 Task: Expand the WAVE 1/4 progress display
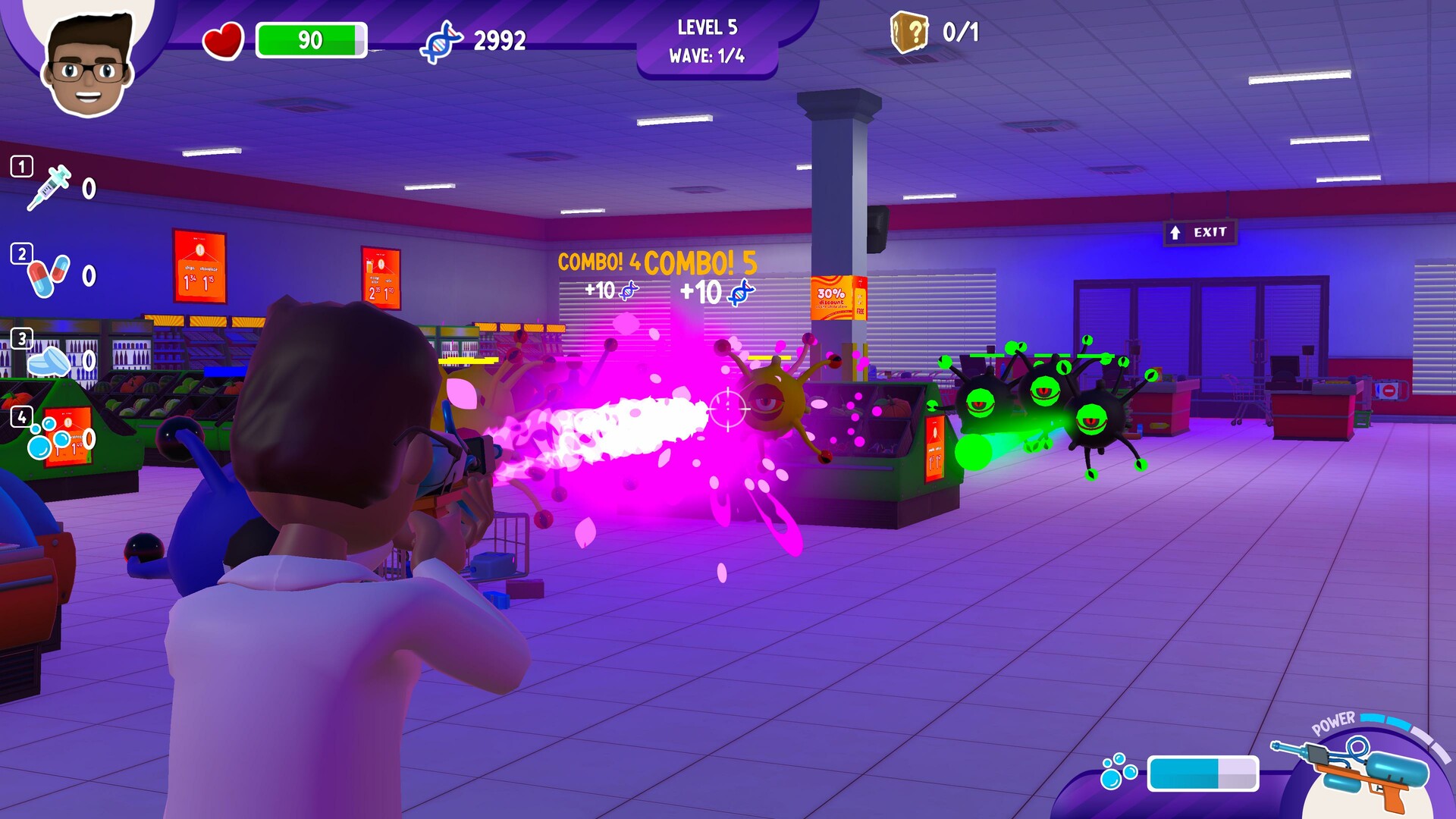[709, 55]
